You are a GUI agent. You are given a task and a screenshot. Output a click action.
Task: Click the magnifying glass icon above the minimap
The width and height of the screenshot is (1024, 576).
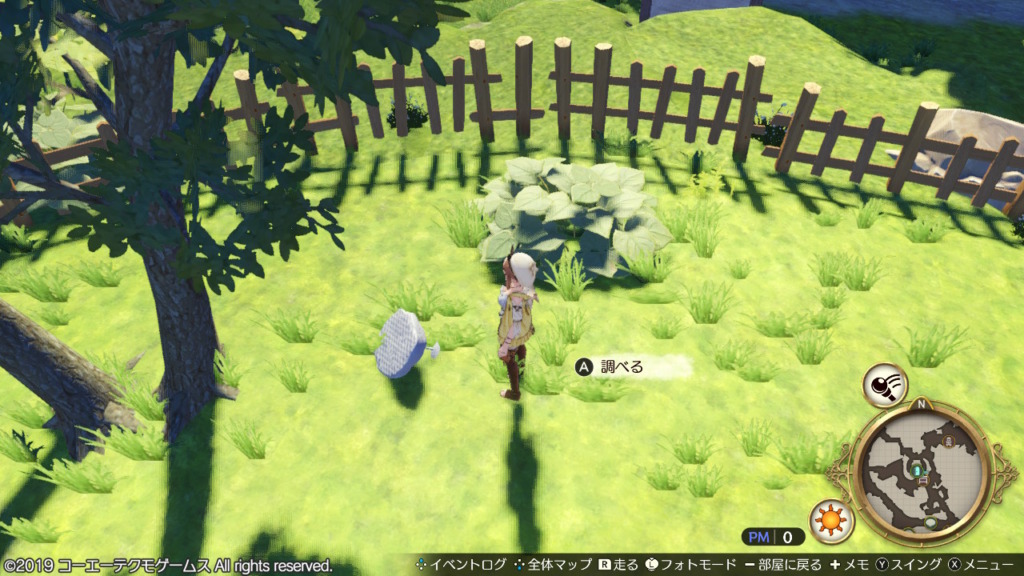point(885,383)
